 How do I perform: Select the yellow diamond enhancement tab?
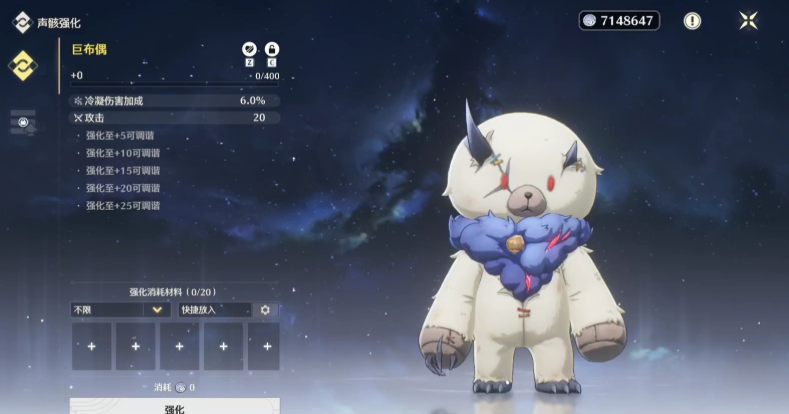[x=22, y=66]
